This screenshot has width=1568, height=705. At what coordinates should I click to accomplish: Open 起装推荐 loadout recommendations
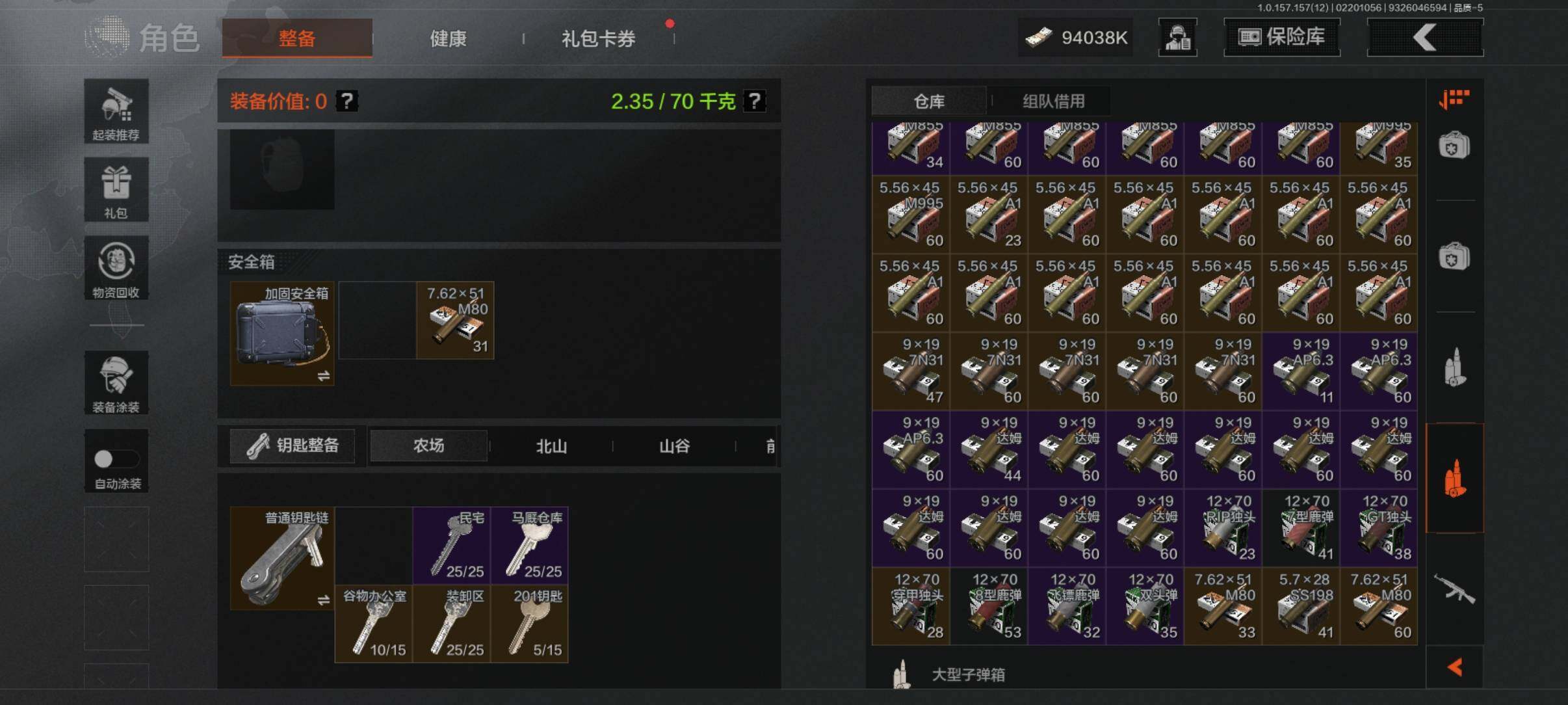(x=116, y=111)
